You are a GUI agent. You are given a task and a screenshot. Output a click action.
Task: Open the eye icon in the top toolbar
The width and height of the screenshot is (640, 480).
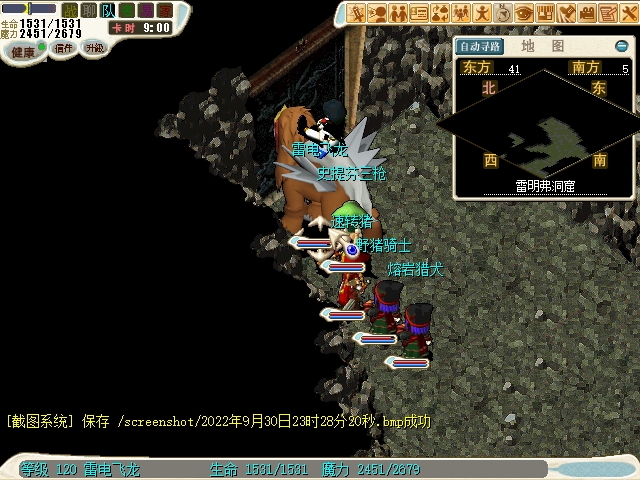pos(524,12)
